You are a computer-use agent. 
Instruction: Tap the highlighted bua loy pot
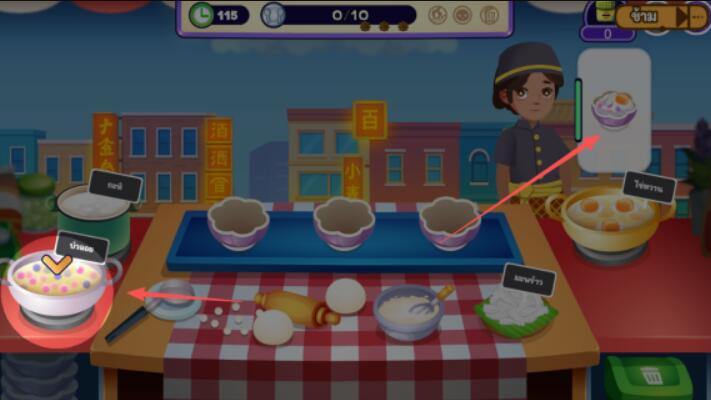click(58, 285)
